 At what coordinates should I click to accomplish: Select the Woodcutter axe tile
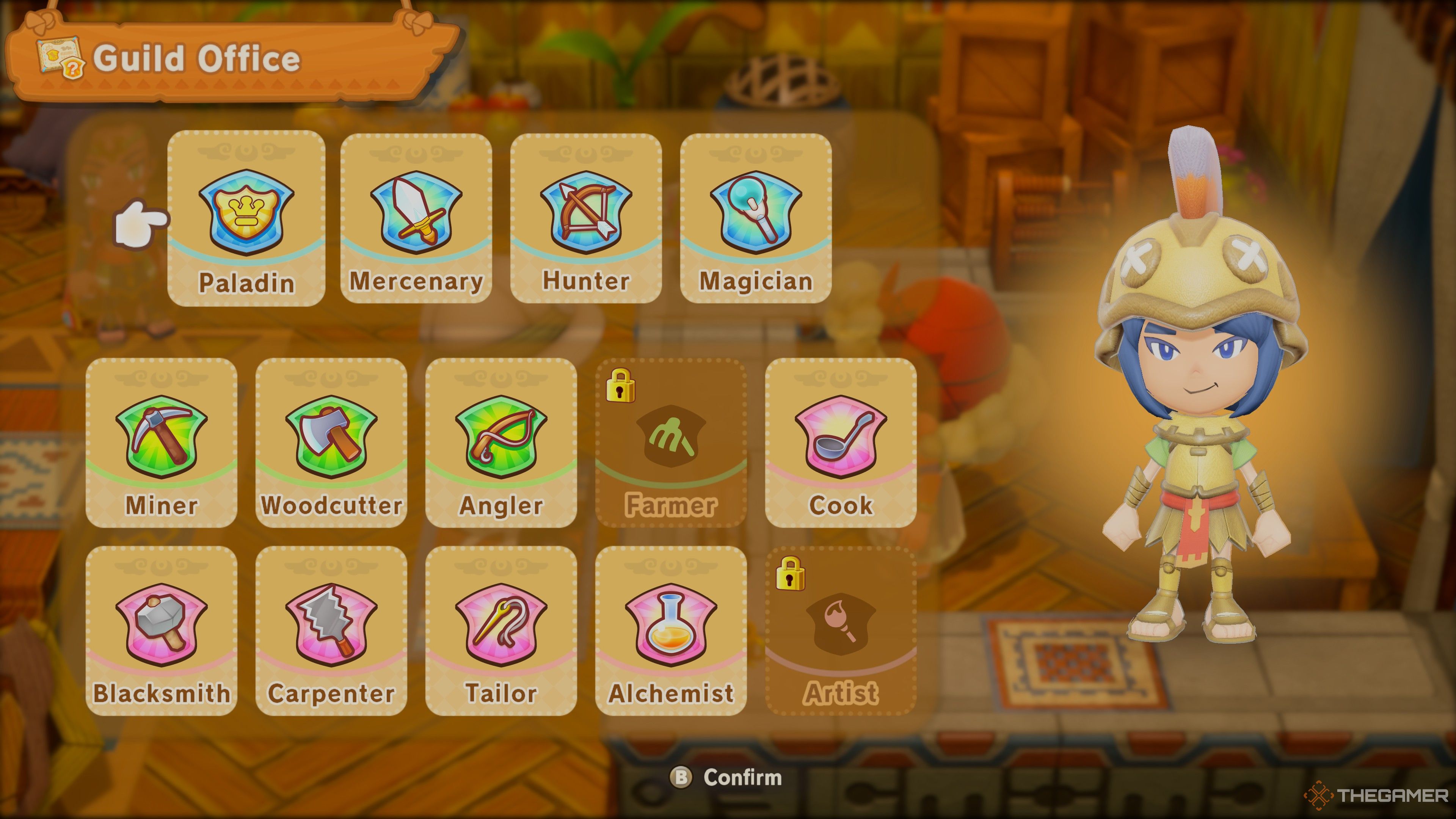(x=331, y=442)
